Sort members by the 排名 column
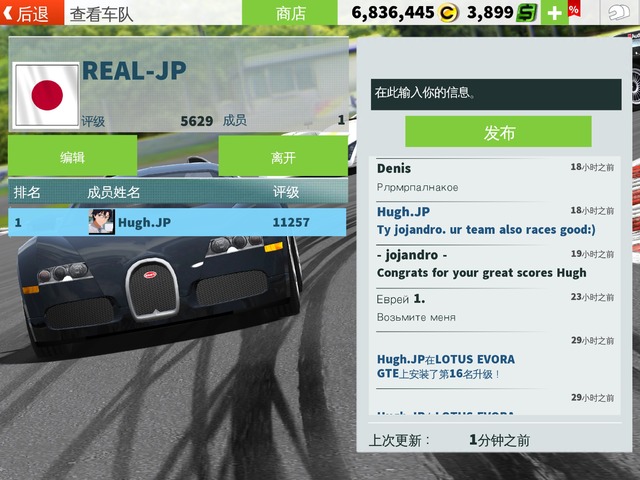Viewport: 640px width, 480px height. (x=28, y=192)
